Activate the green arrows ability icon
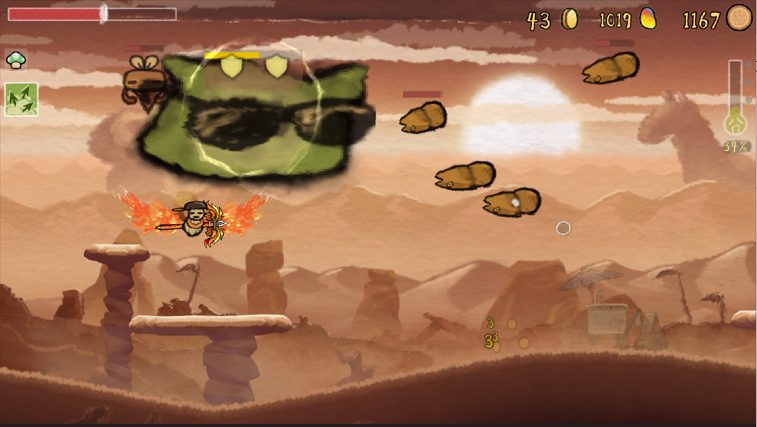The height and width of the screenshot is (427, 757). pyautogui.click(x=21, y=99)
